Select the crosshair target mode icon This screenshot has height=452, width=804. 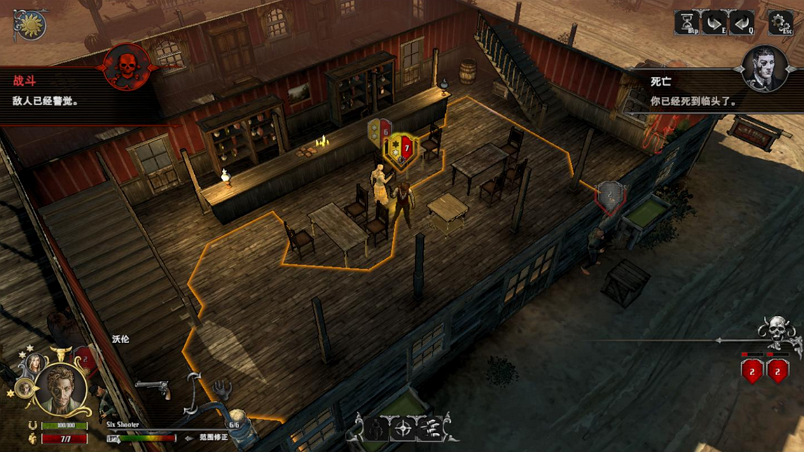pyautogui.click(x=403, y=429)
